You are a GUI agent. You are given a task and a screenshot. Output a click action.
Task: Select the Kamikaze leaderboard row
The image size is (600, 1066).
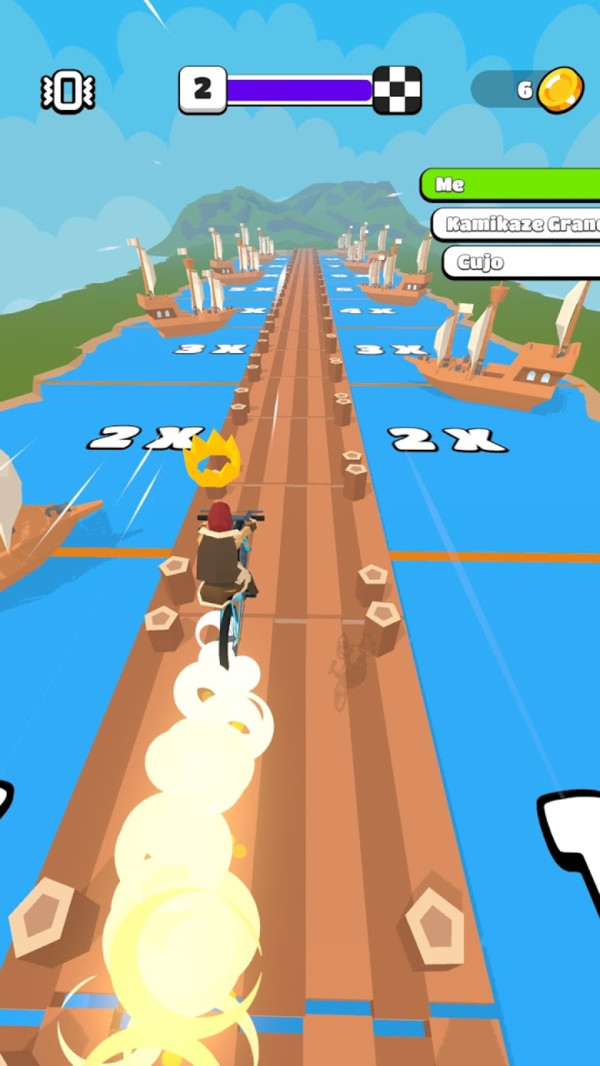pos(518,224)
